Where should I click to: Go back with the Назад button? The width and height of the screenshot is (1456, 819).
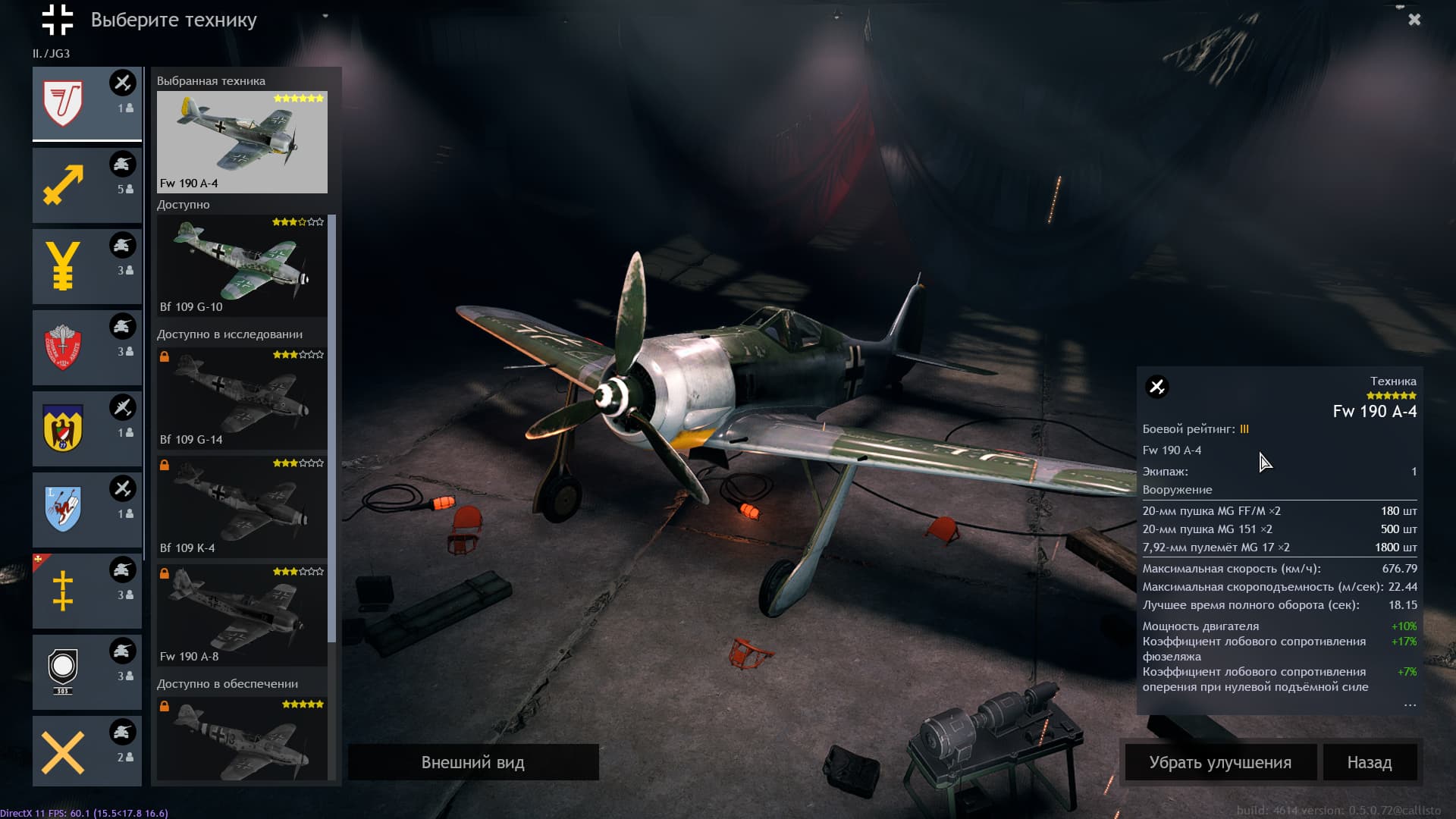tap(1369, 762)
